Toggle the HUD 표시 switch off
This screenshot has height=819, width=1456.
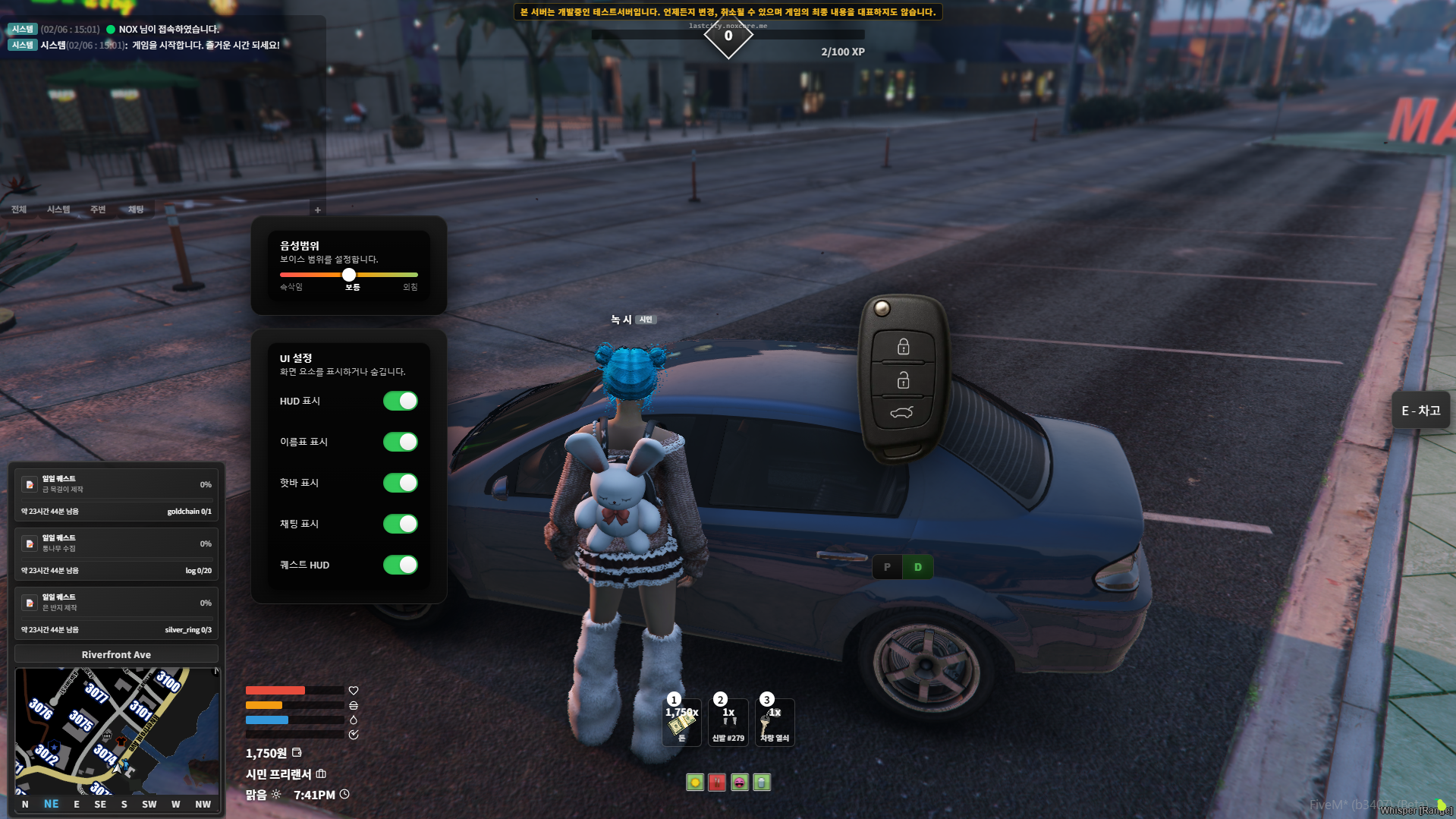pos(400,401)
